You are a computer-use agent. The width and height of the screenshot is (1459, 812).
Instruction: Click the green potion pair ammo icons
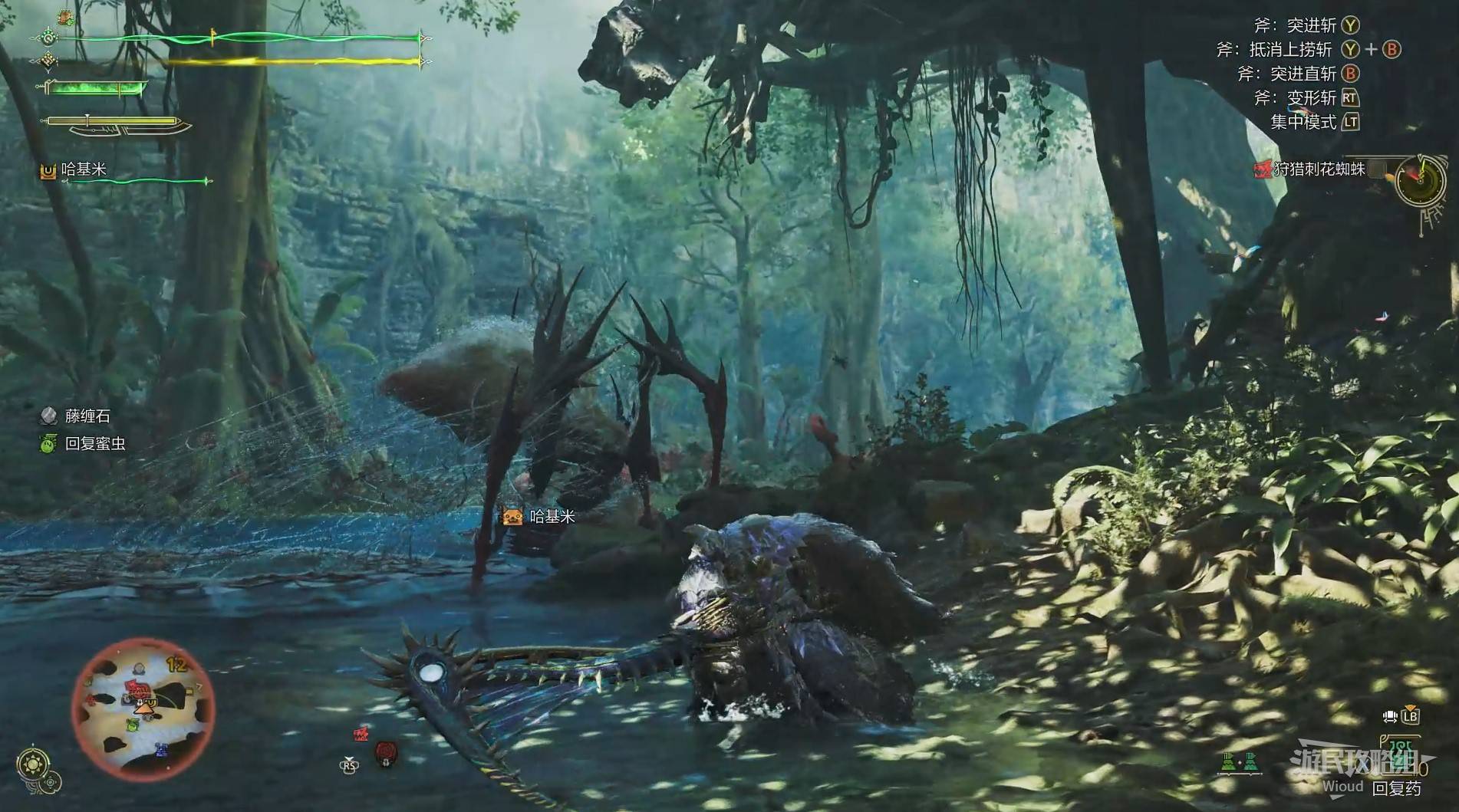coord(1237,763)
